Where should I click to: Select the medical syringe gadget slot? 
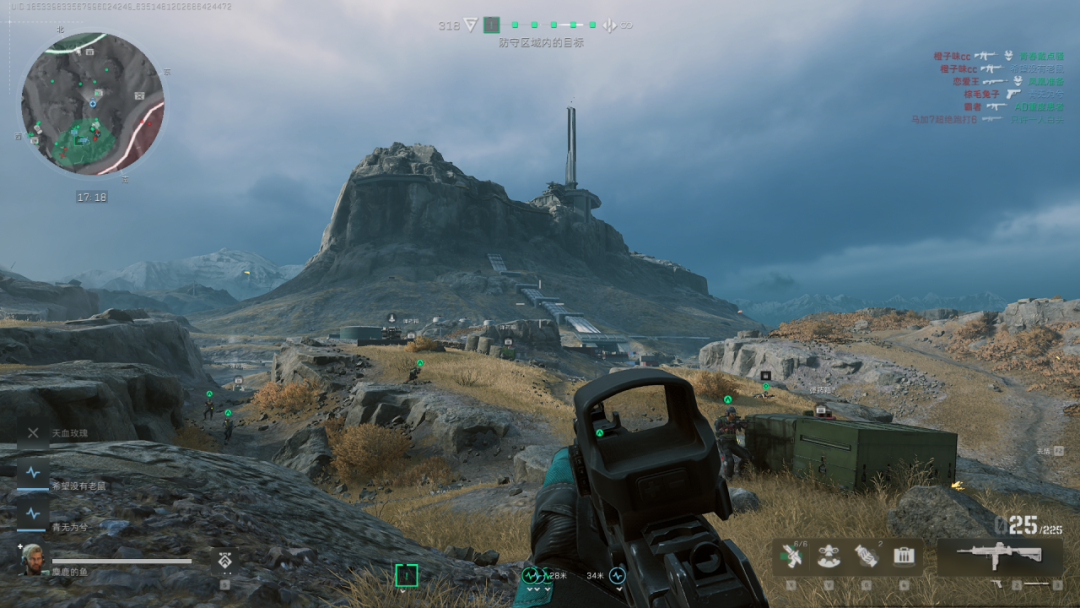[794, 556]
